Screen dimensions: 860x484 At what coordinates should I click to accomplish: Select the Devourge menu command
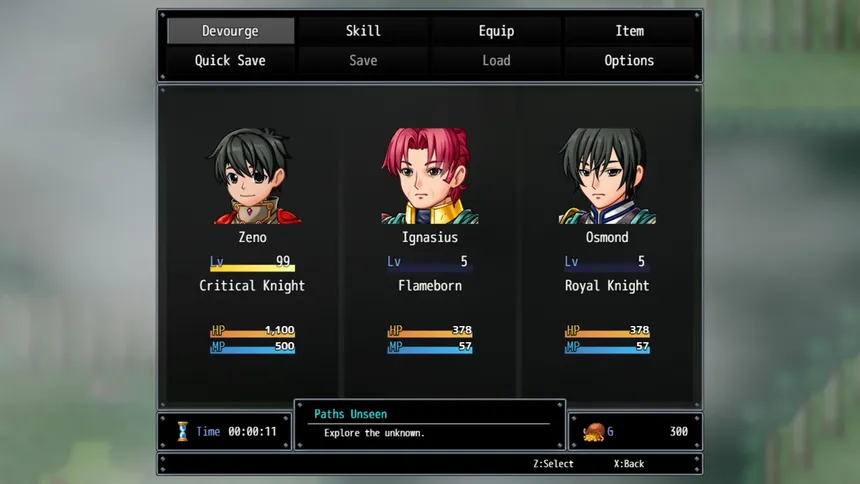pos(230,31)
